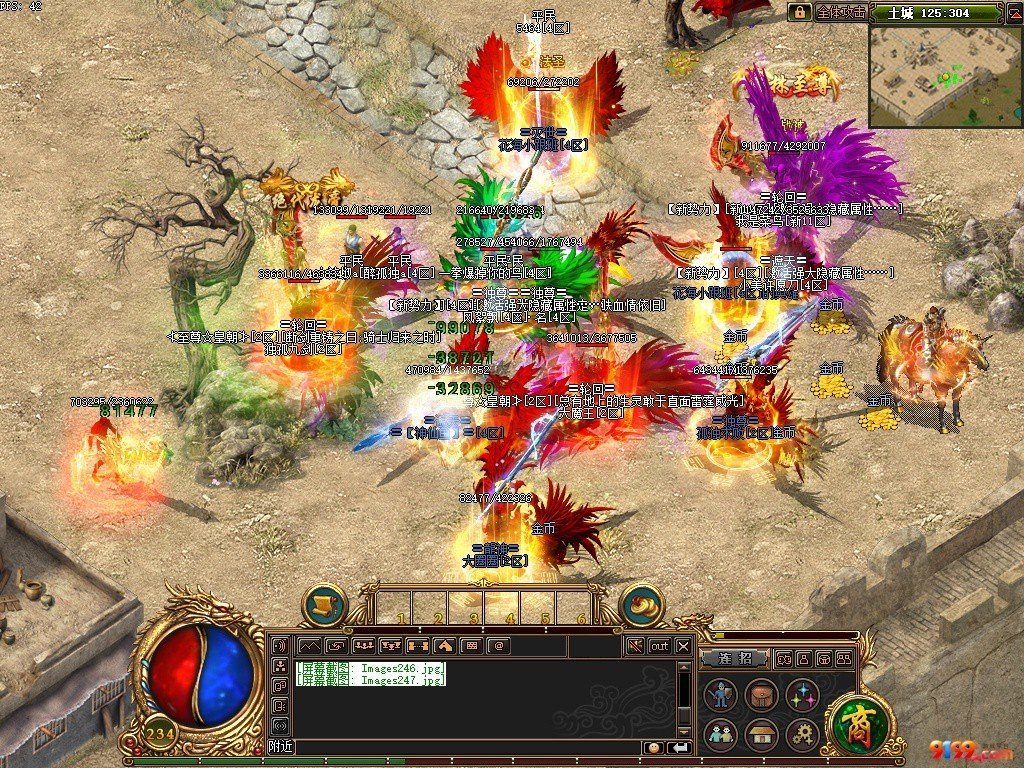Click the 'out' button in chat toolbar
This screenshot has height=768, width=1024.
(659, 646)
